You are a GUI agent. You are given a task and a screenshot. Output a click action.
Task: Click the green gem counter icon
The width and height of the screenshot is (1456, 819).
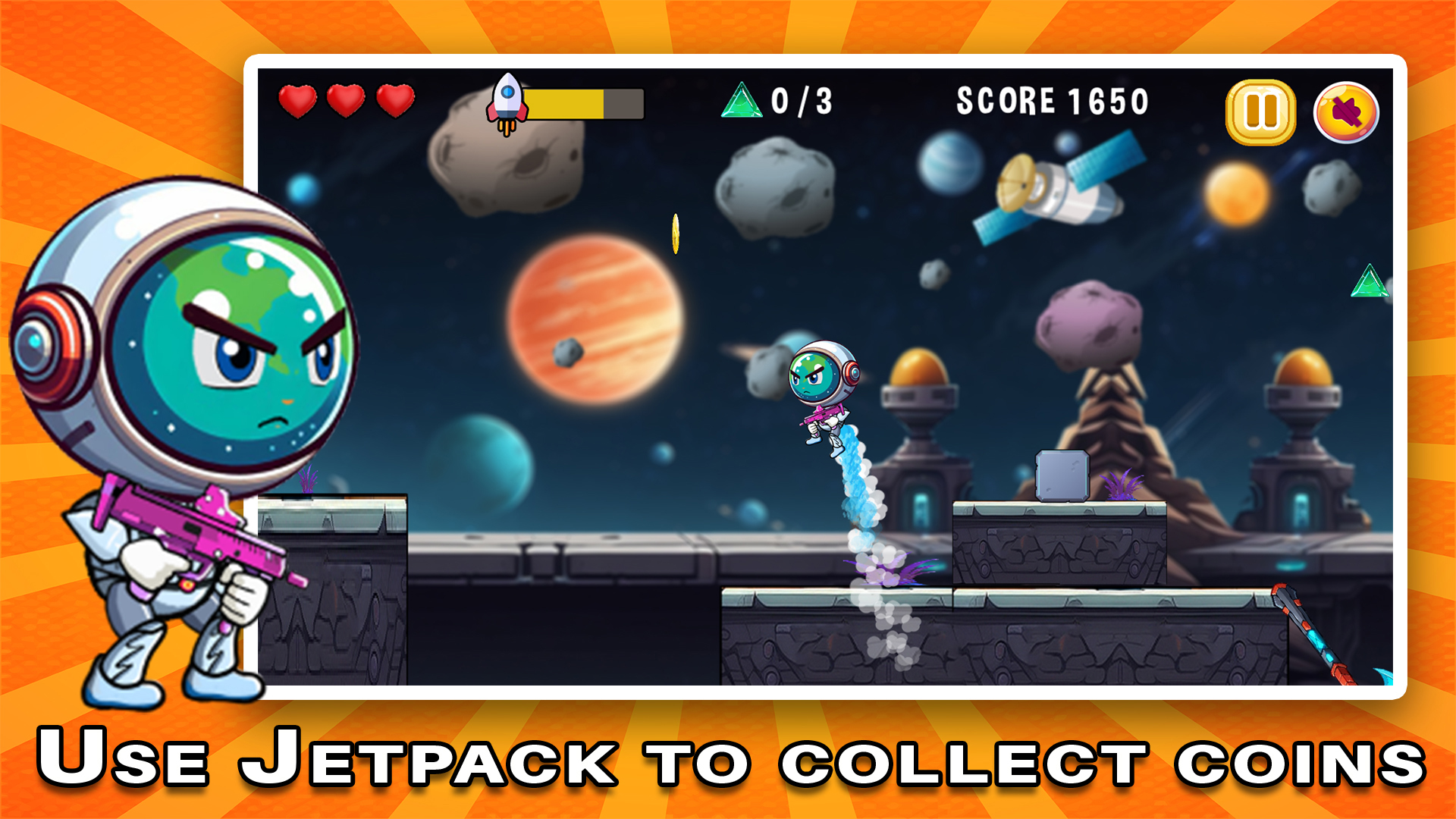pyautogui.click(x=742, y=100)
